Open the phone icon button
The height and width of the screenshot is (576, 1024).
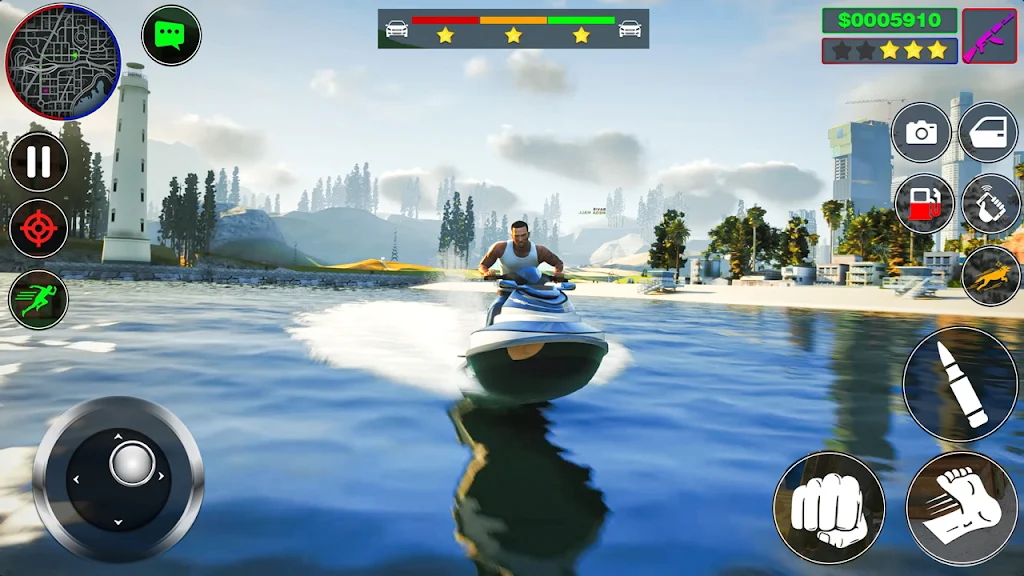click(990, 203)
